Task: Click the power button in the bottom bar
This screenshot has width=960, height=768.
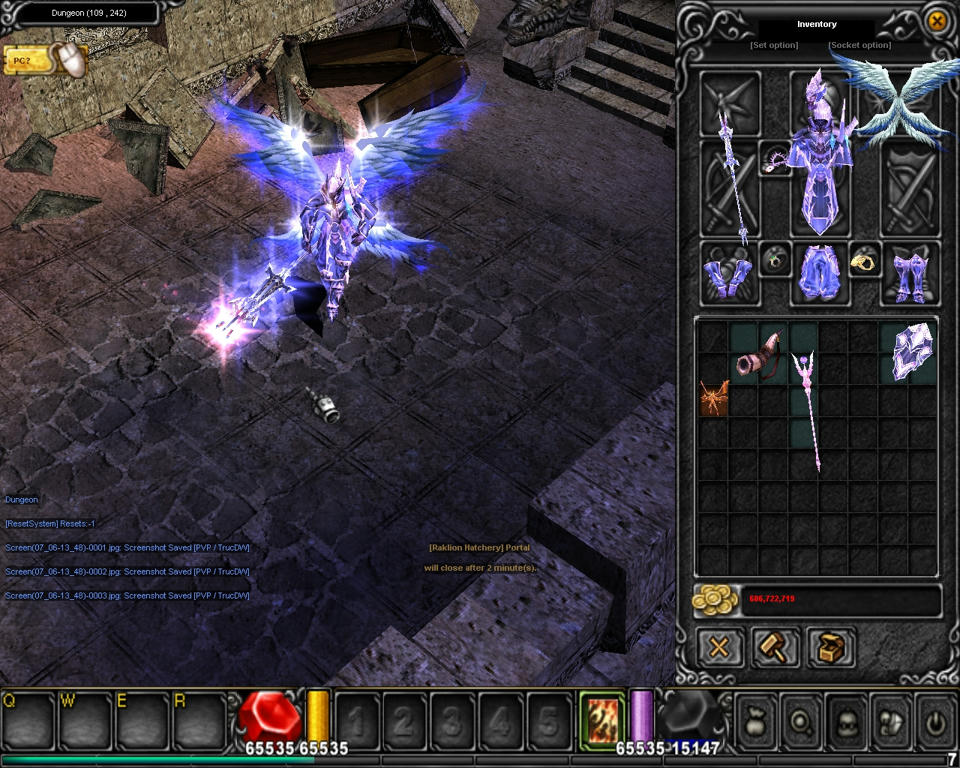Action: (935, 719)
